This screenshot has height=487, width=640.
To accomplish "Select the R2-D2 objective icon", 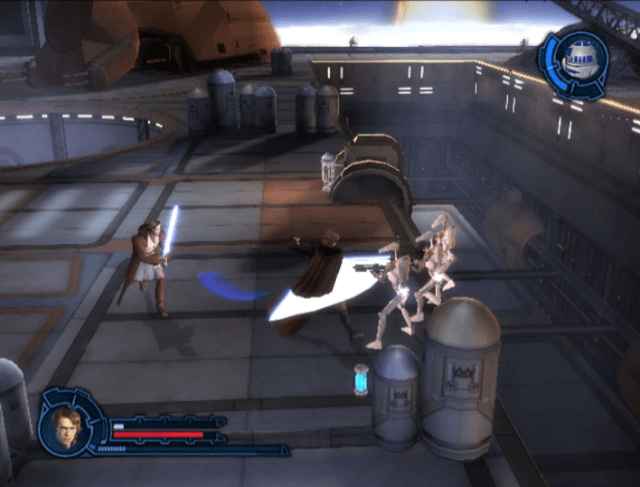I will tap(576, 64).
